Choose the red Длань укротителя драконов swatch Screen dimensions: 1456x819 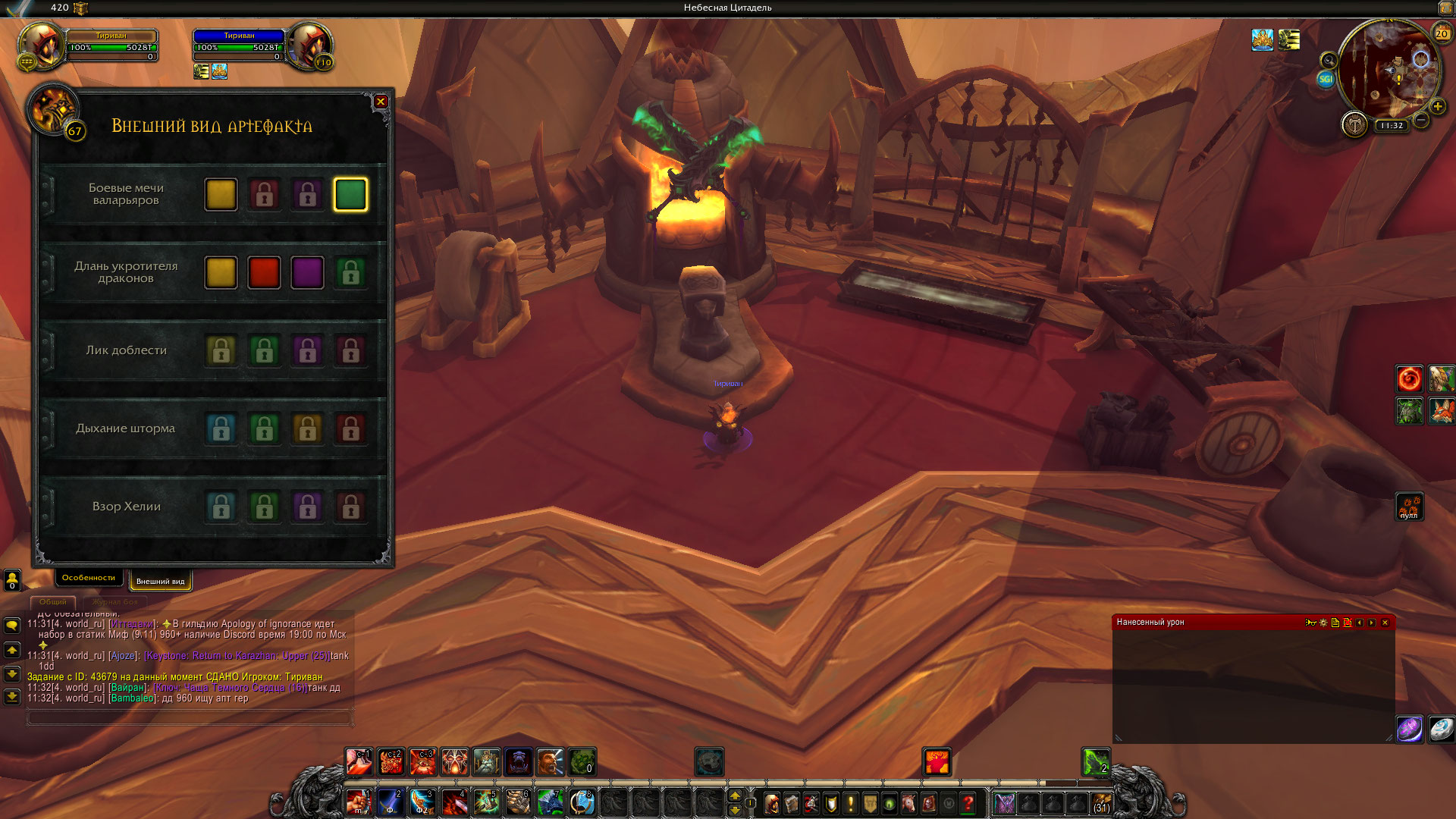(x=264, y=273)
